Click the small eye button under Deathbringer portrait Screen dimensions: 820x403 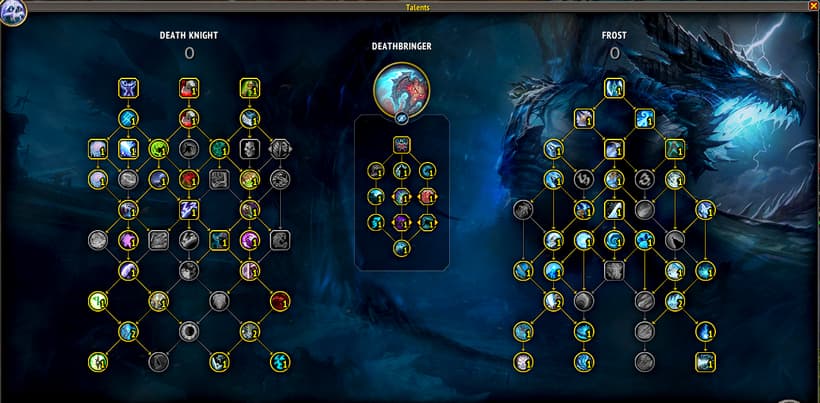[x=401, y=119]
